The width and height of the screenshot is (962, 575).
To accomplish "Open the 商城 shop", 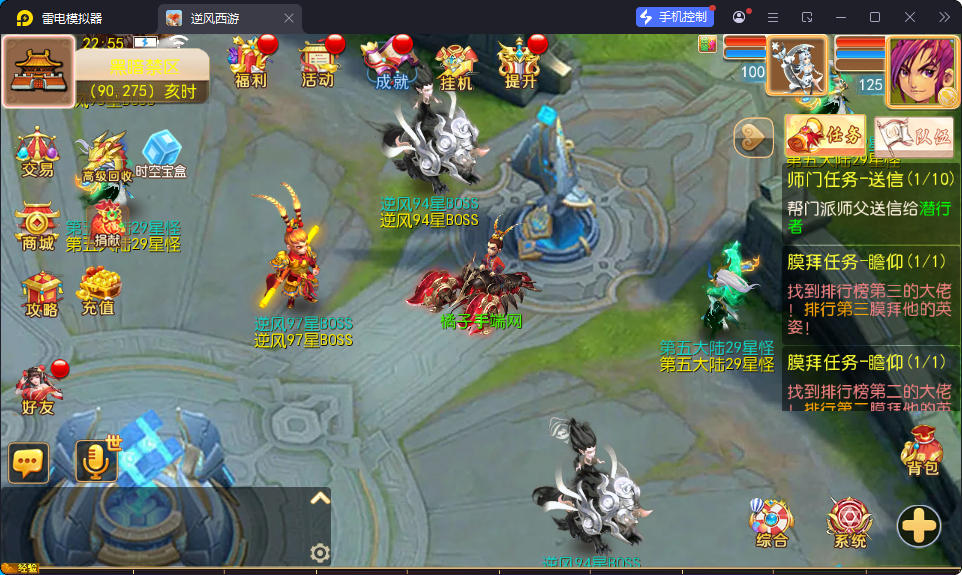I will (x=37, y=228).
